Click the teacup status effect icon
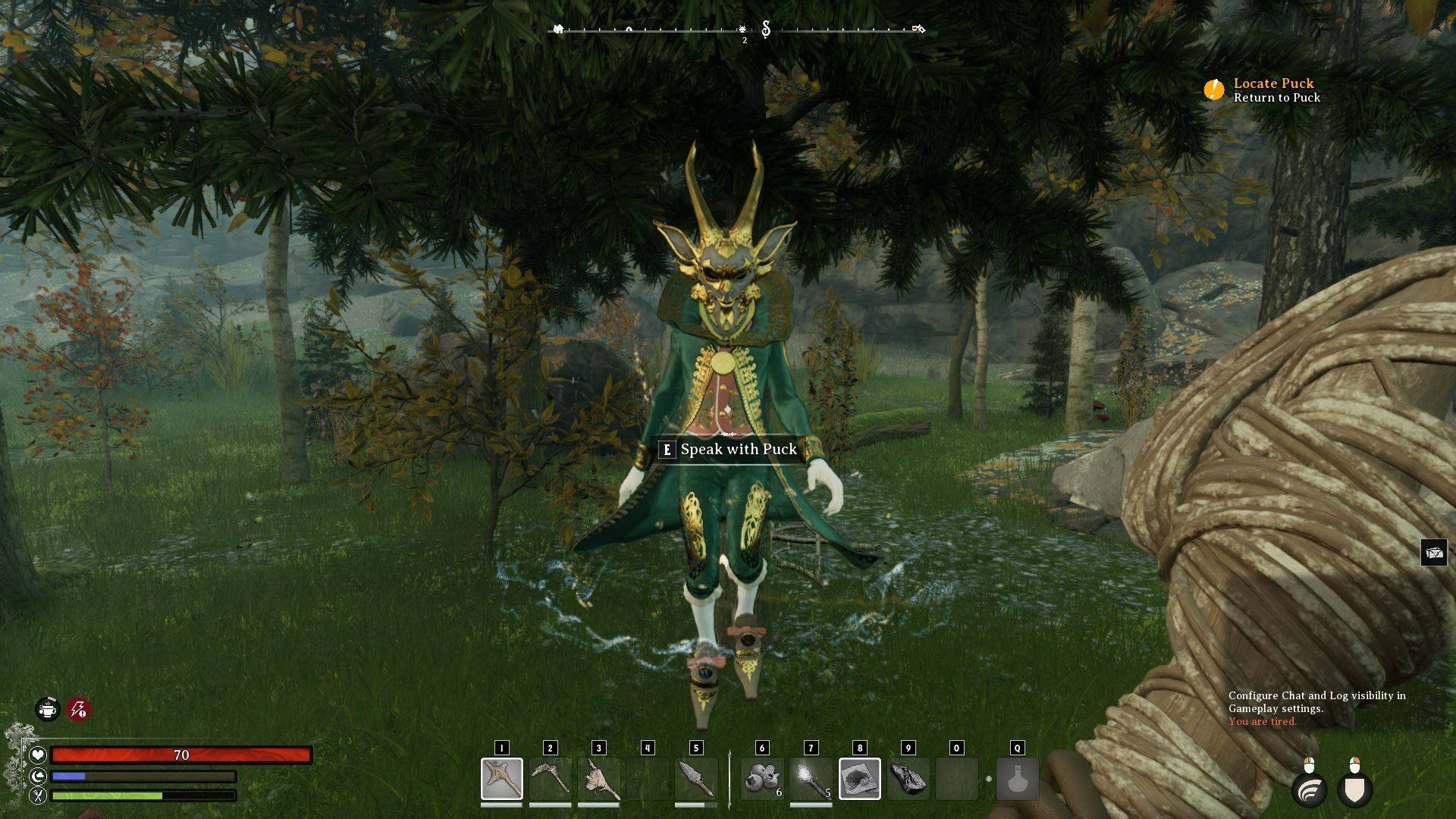 tap(48, 710)
